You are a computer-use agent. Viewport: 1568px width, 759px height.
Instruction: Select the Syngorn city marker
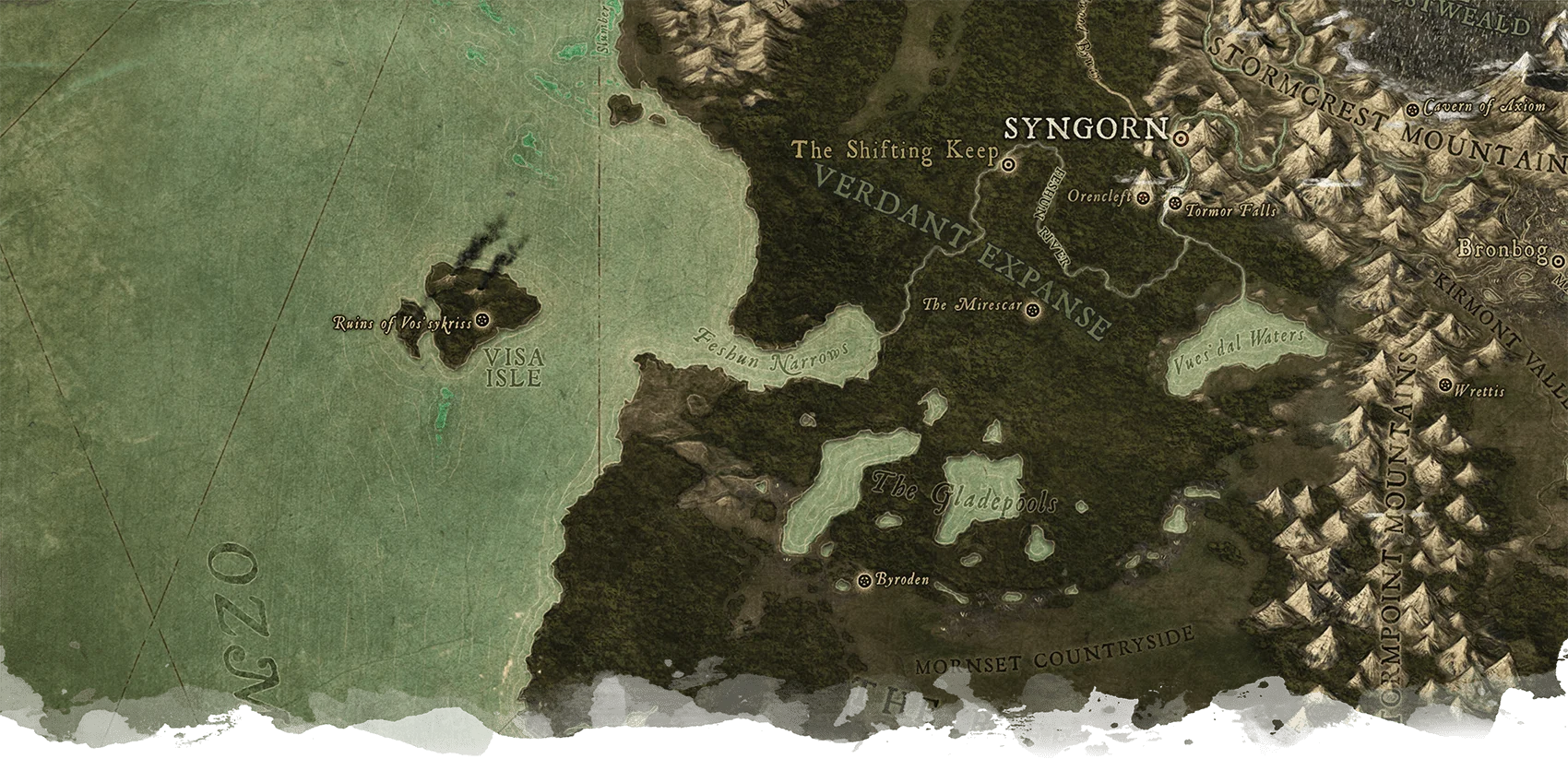1182,137
